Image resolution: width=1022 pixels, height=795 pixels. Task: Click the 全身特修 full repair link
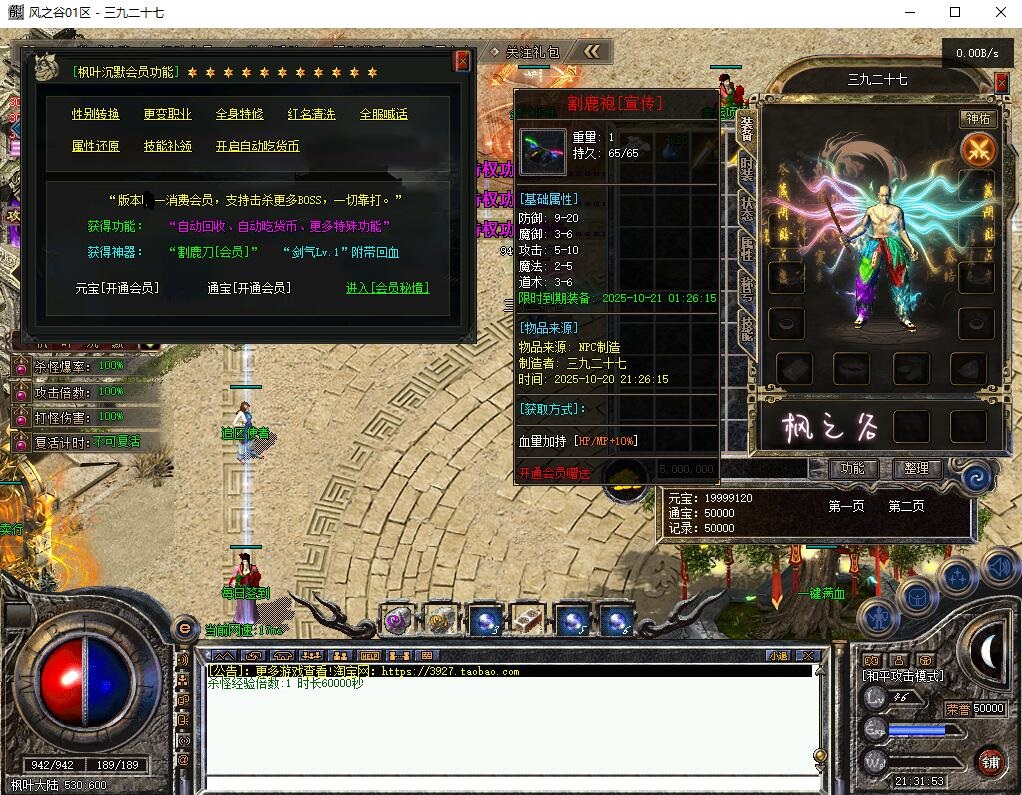[x=240, y=114]
